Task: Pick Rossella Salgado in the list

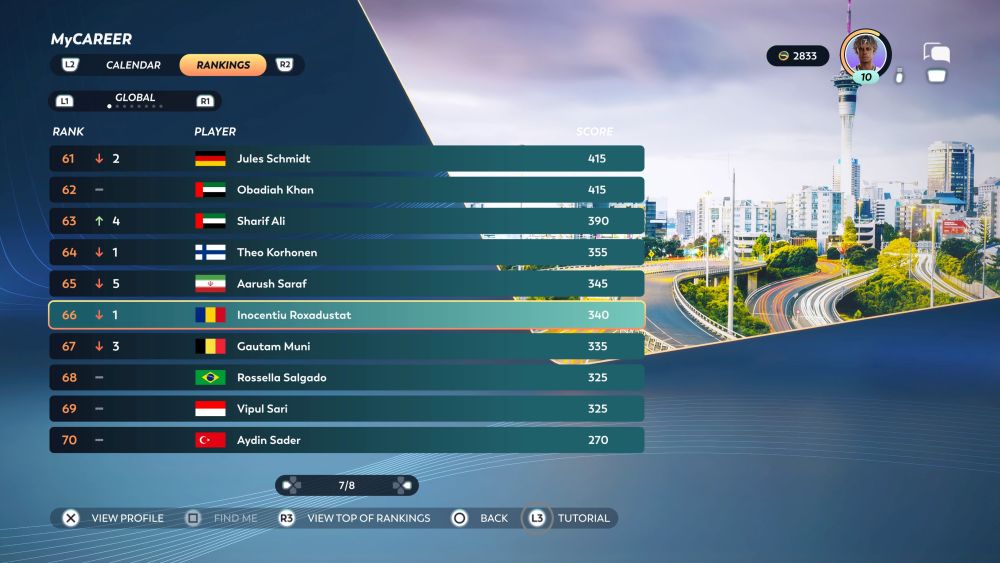Action: tap(346, 378)
